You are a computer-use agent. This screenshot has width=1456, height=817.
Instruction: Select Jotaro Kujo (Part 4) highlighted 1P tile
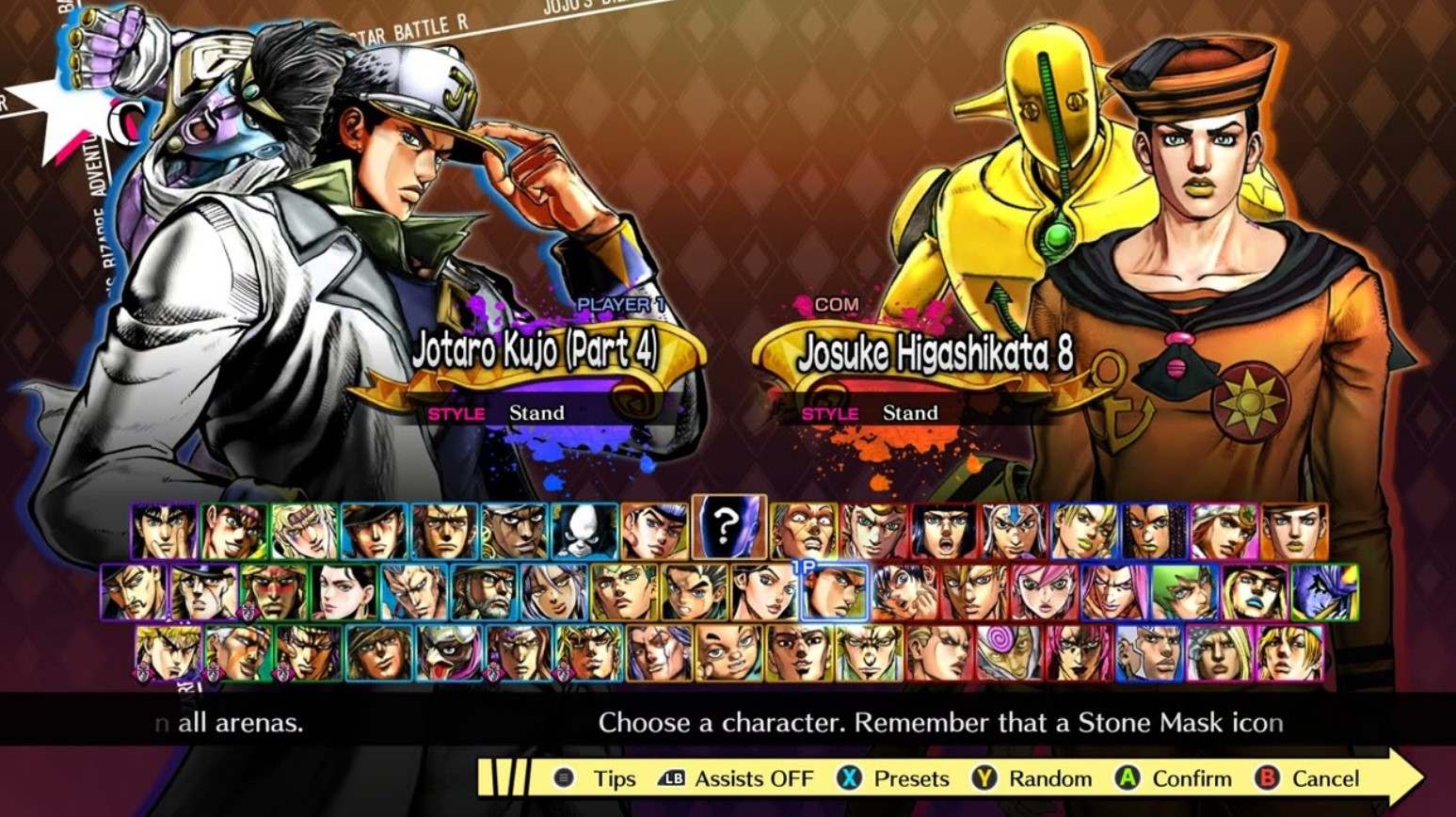834,592
